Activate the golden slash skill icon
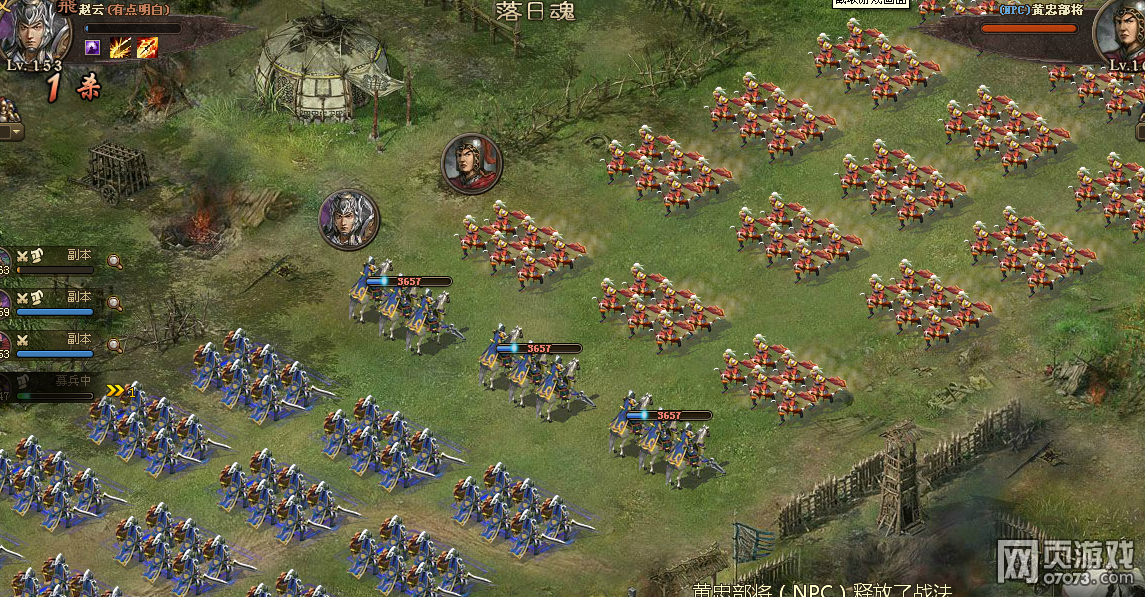 point(121,47)
